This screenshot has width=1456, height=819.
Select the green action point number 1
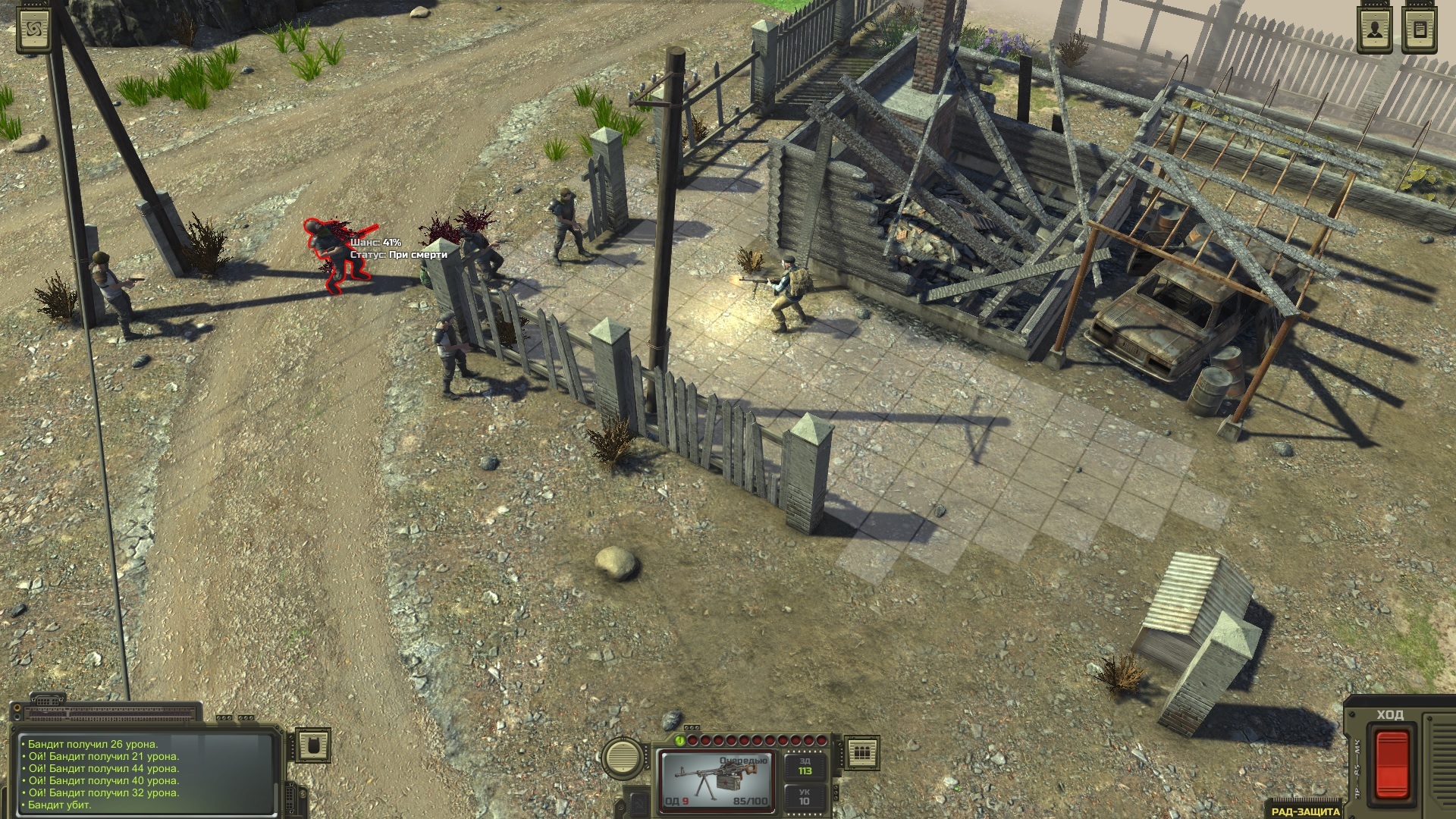[x=680, y=741]
